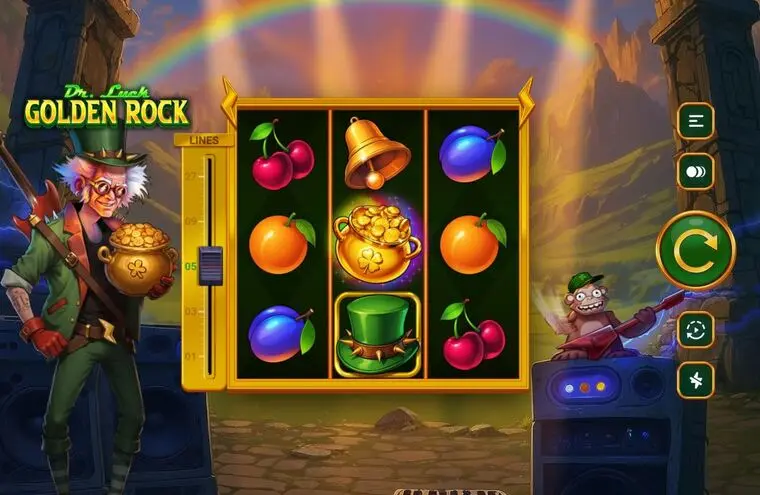The image size is (760, 495).
Task: Open the coin bet settings
Action: [x=695, y=171]
